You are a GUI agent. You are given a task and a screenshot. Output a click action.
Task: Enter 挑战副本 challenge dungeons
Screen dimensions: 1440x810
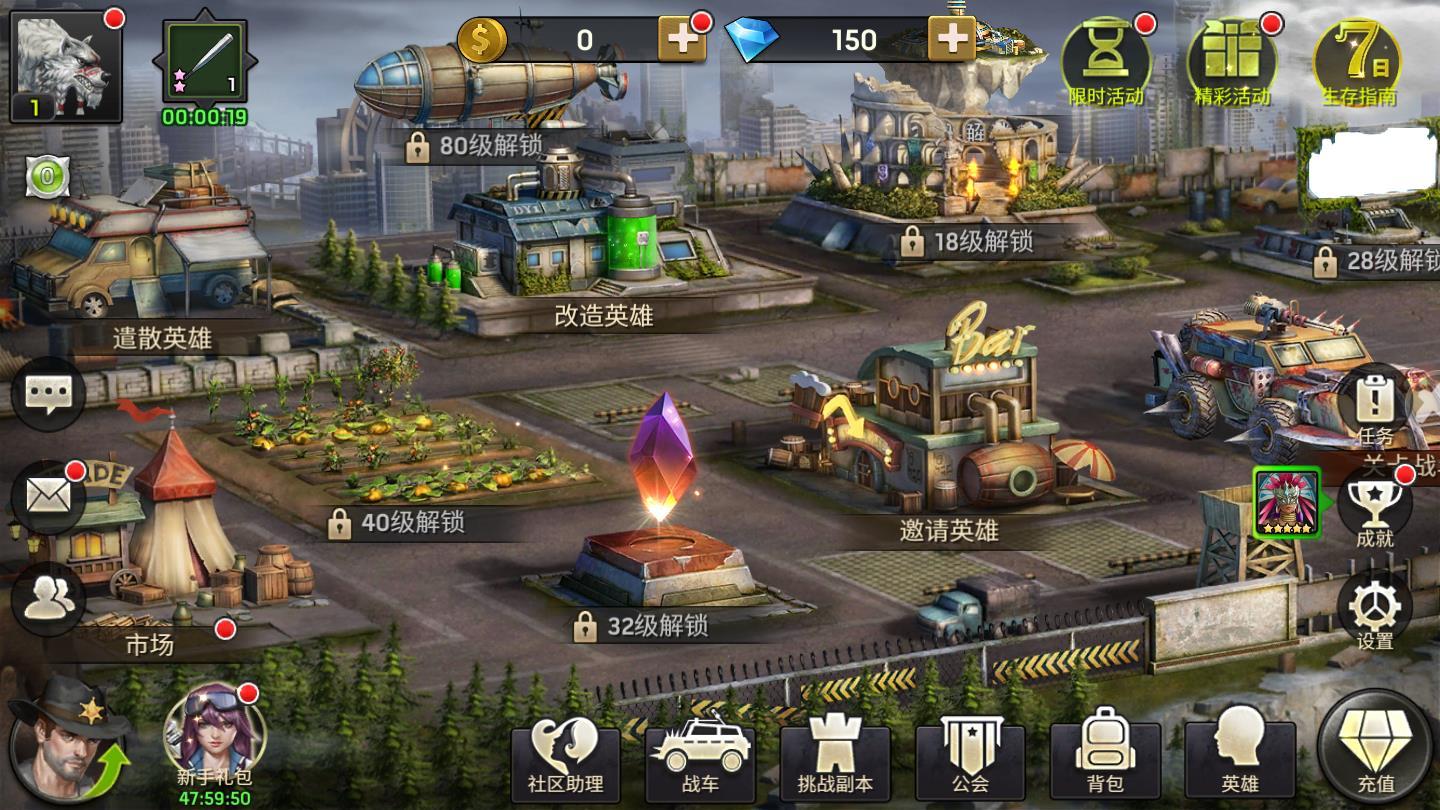coord(835,759)
